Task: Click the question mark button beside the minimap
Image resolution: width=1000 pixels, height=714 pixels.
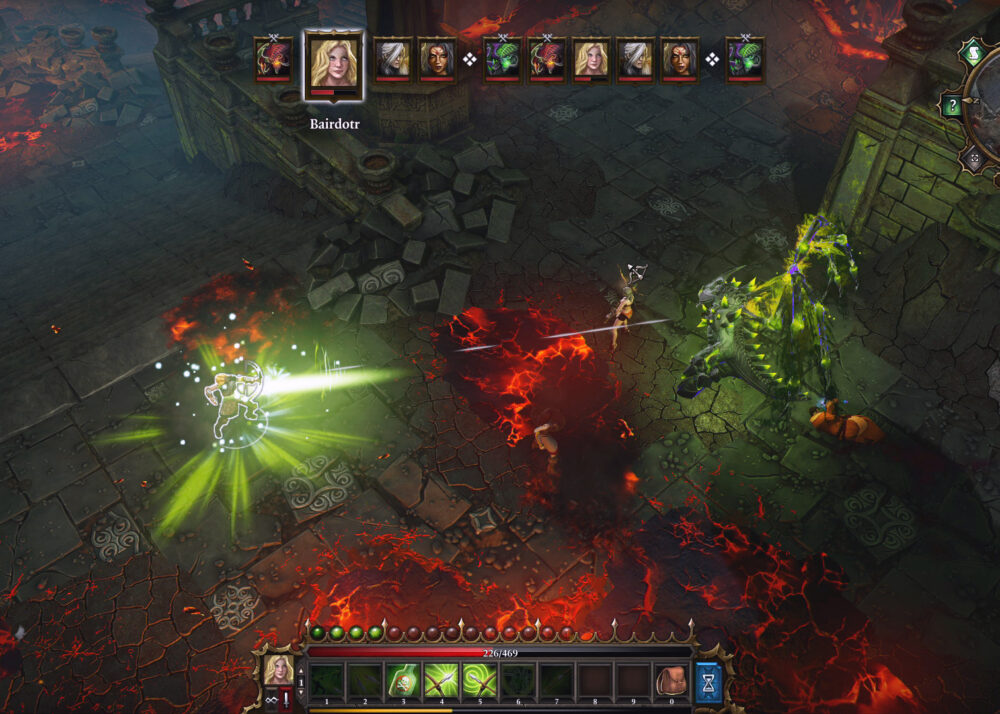Action: (952, 106)
